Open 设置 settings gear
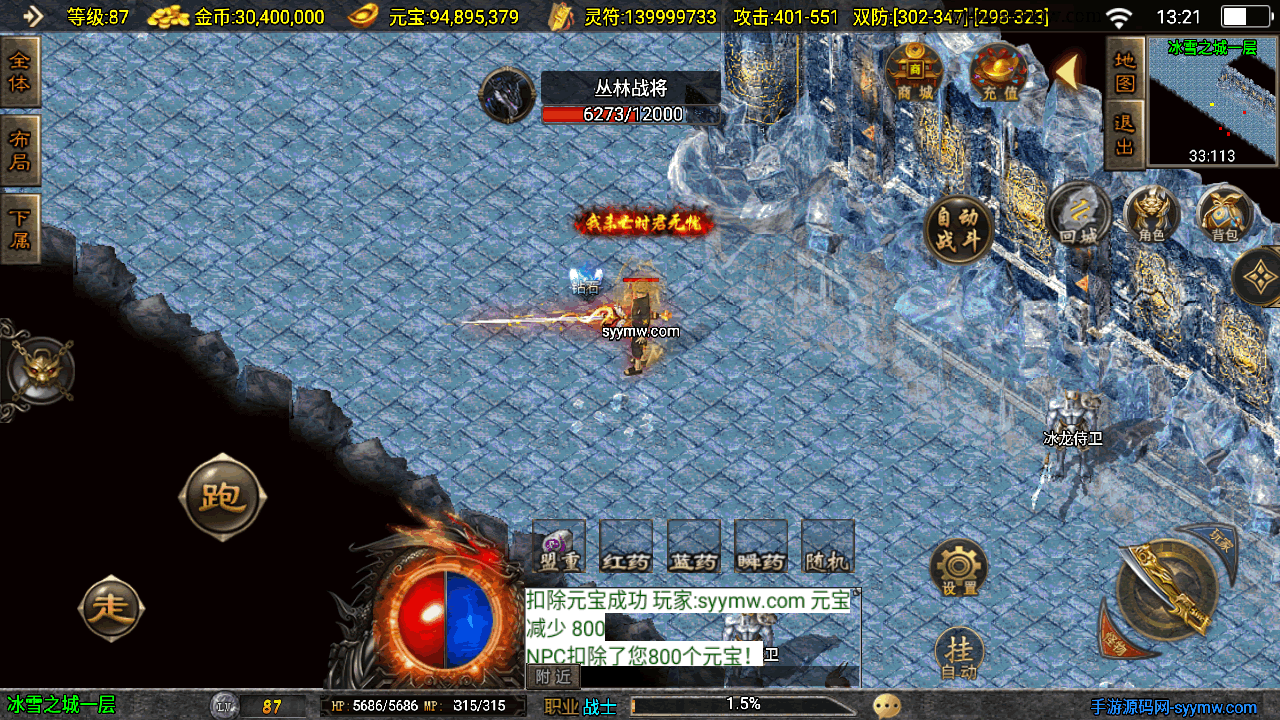This screenshot has width=1280, height=720. point(958,569)
